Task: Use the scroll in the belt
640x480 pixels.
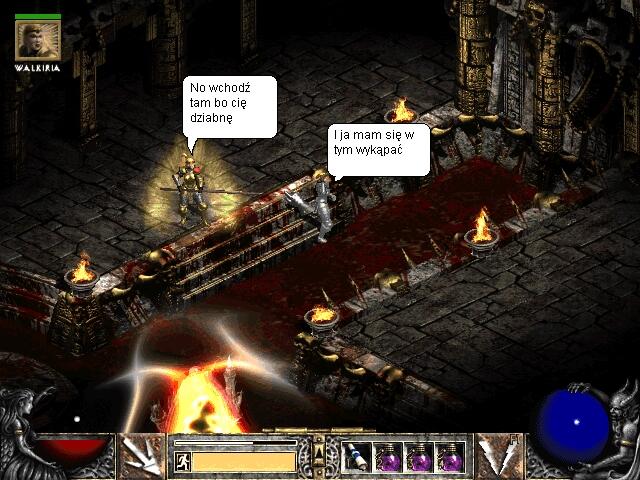Action: pyautogui.click(x=357, y=457)
